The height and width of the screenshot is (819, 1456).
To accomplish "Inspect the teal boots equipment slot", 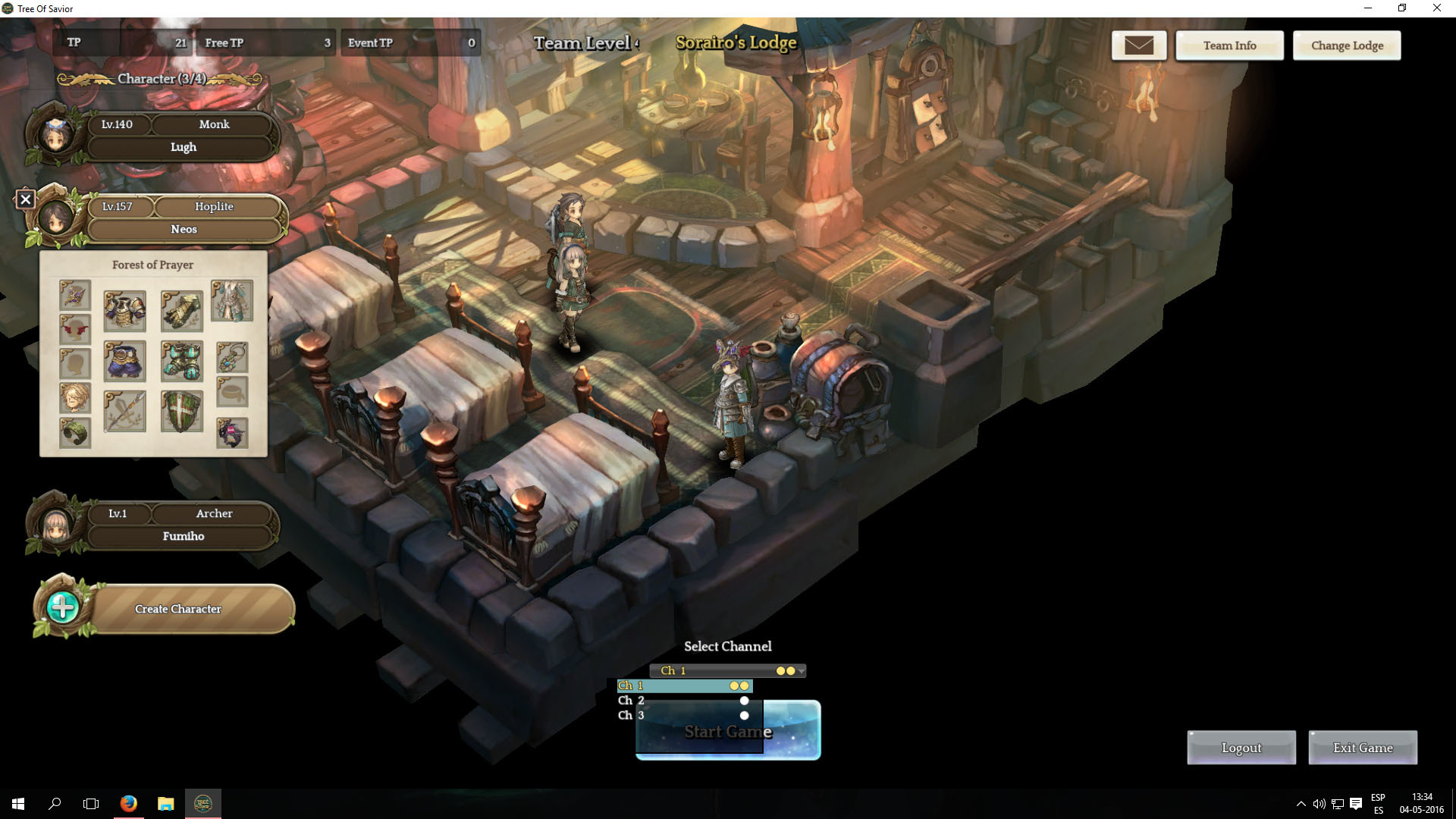I will coord(182,361).
